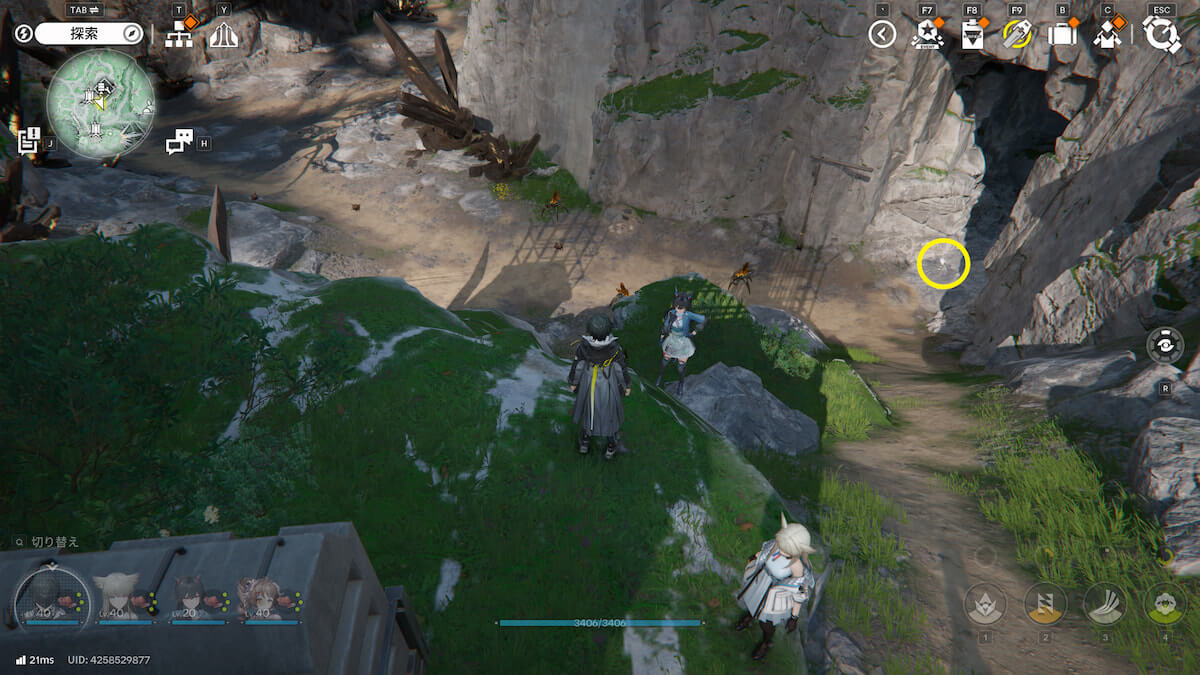Open the triple-arrow upgrade icon

(x=222, y=35)
